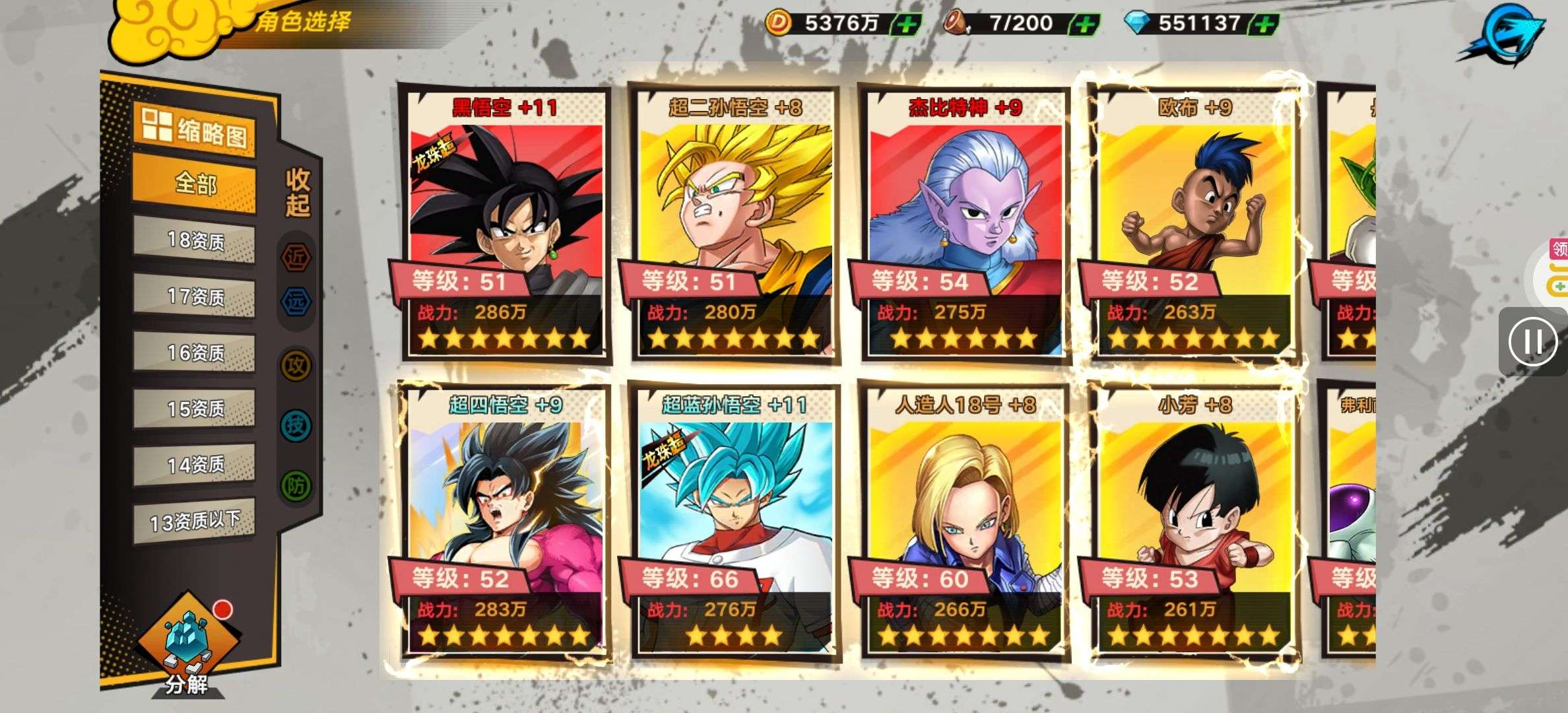This screenshot has height=713, width=1568.
Task: Filter by 17资质 characters
Action: (x=195, y=296)
